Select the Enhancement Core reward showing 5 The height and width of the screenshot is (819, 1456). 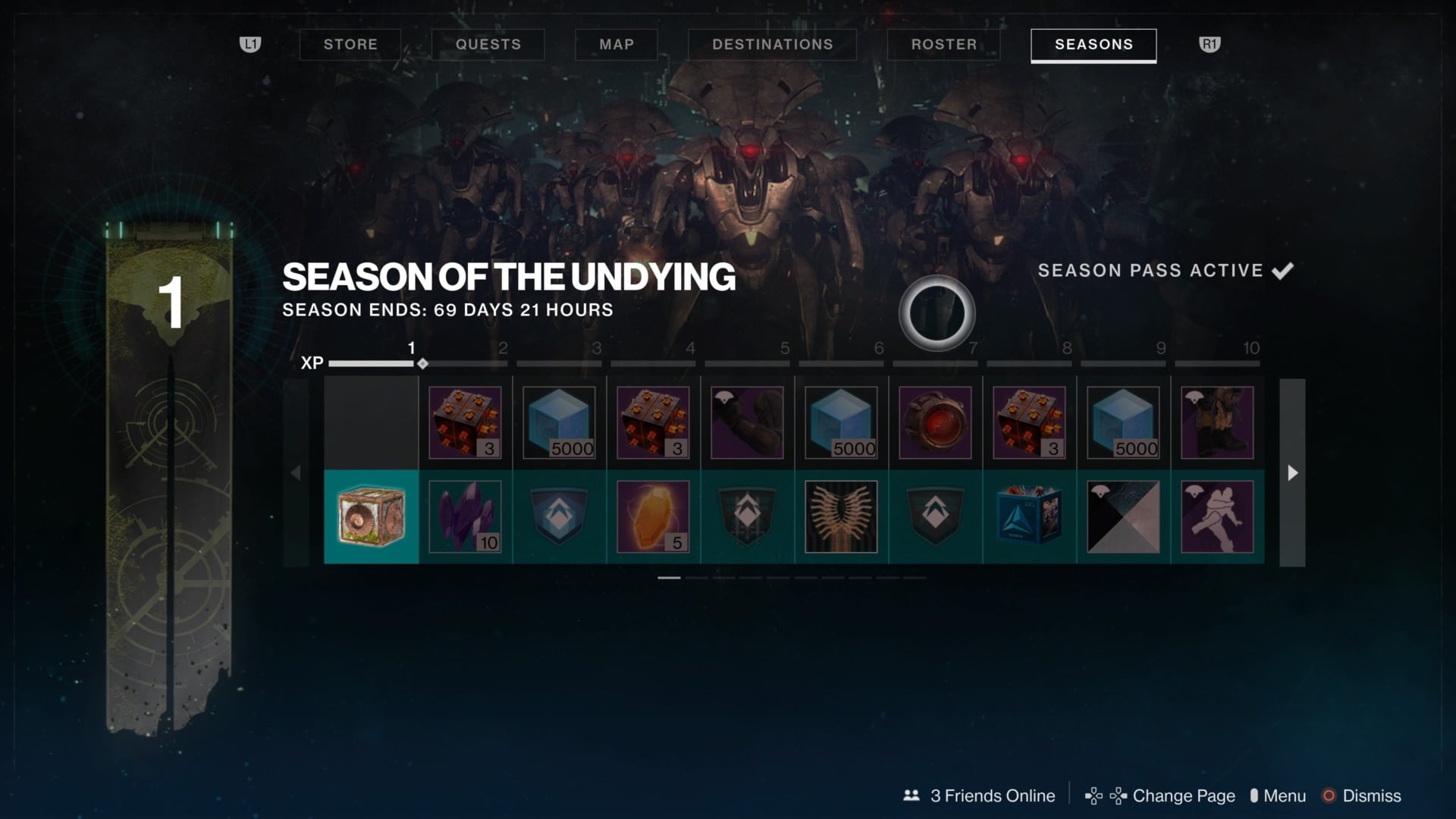[x=653, y=517]
